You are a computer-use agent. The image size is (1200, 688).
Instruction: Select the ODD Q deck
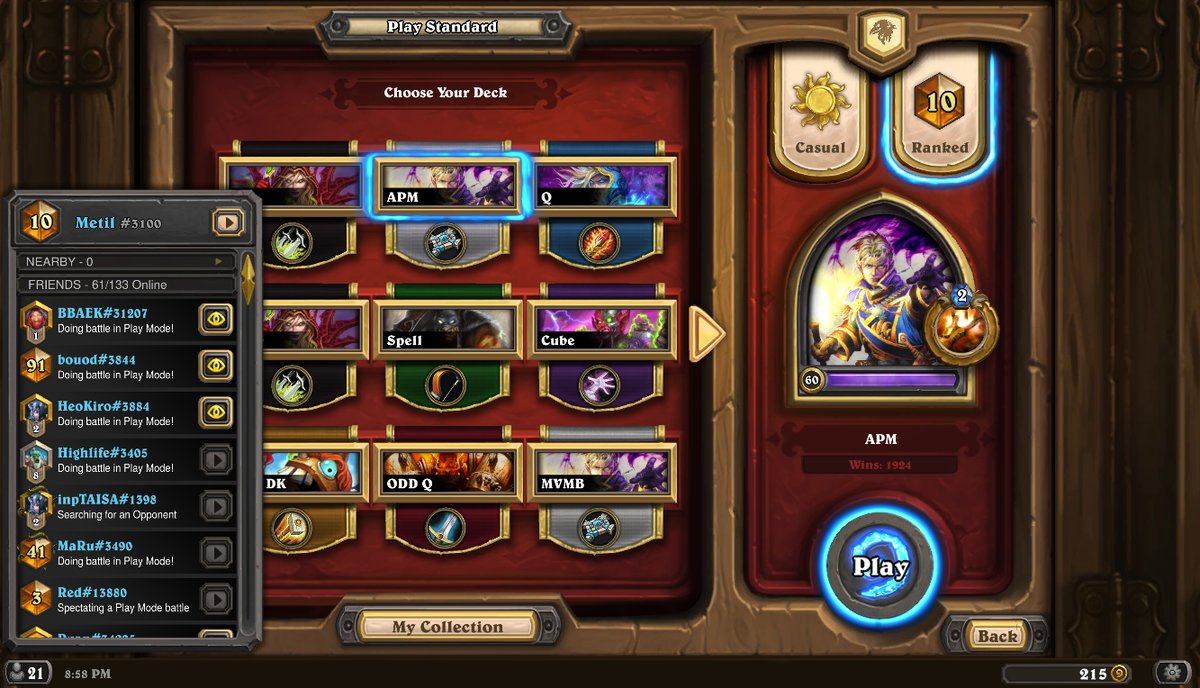tap(448, 472)
